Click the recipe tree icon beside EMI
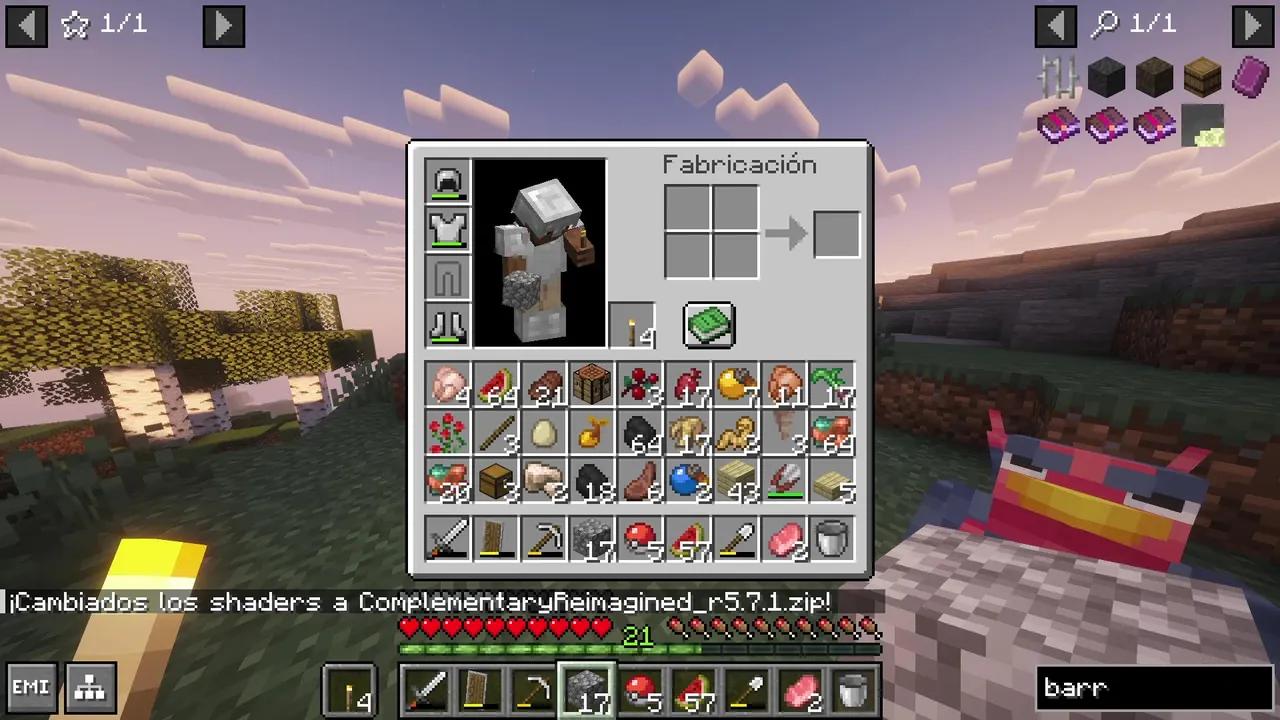 tap(89, 687)
